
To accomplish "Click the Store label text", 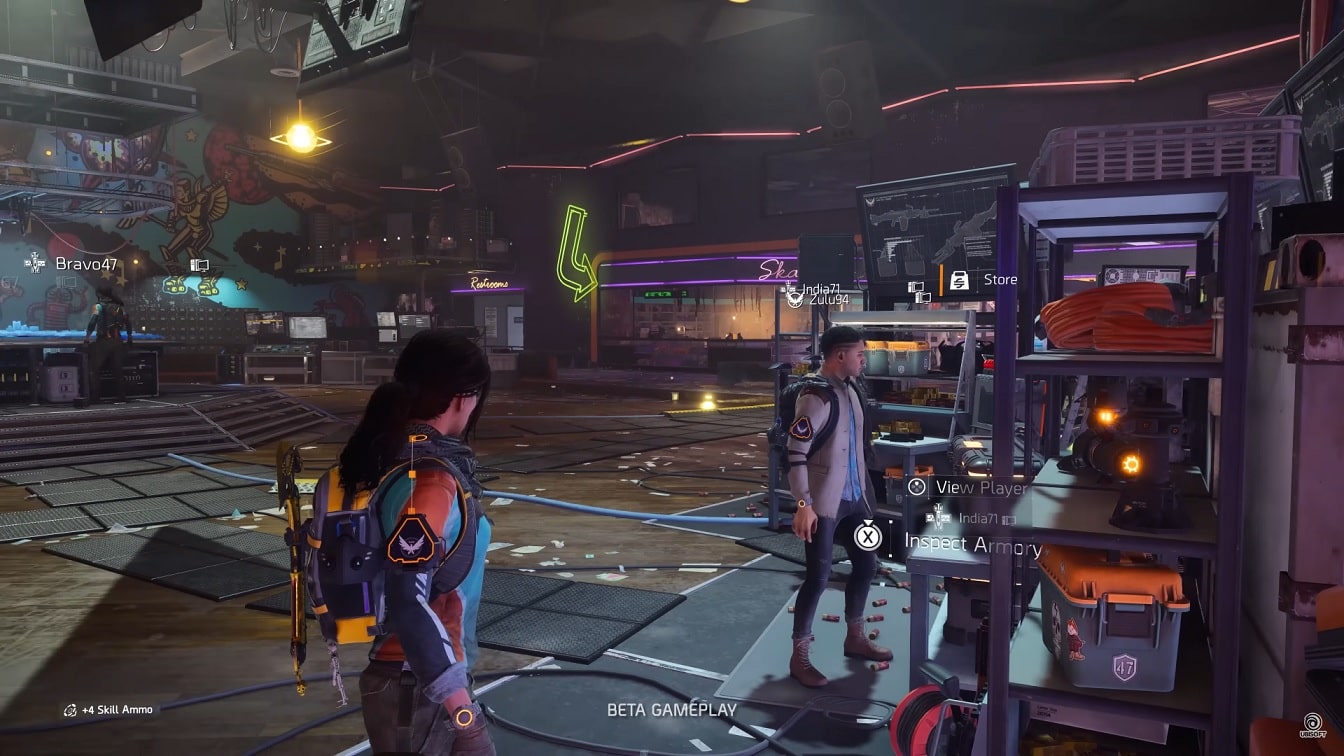I will 1001,281.
